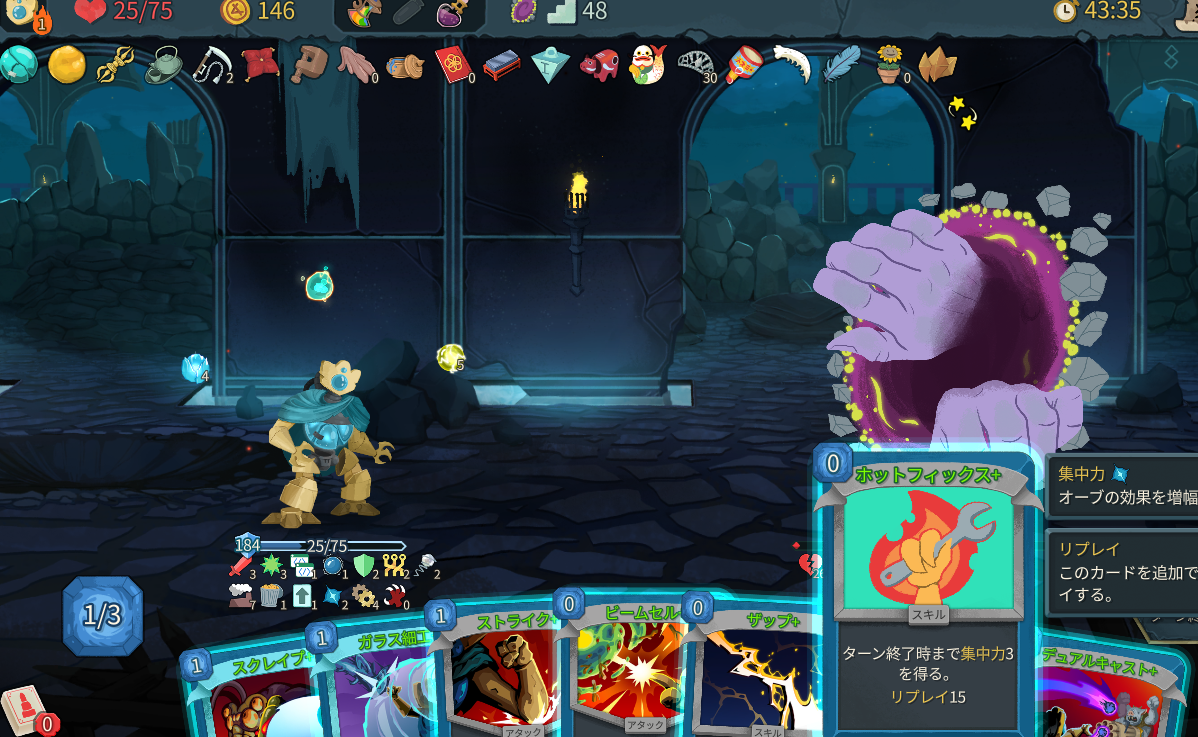
Task: Inspect the sunflower pot relic
Action: pyautogui.click(x=888, y=64)
